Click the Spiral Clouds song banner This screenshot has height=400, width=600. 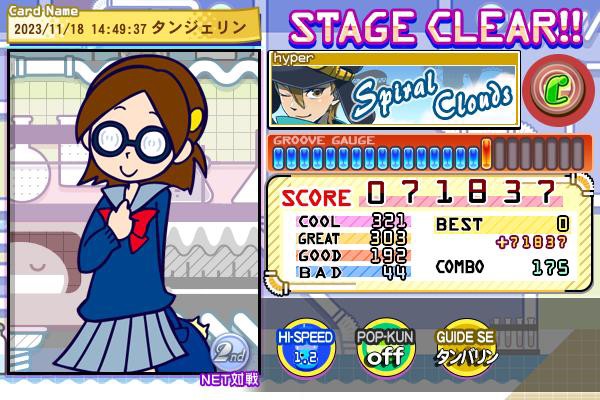[395, 90]
